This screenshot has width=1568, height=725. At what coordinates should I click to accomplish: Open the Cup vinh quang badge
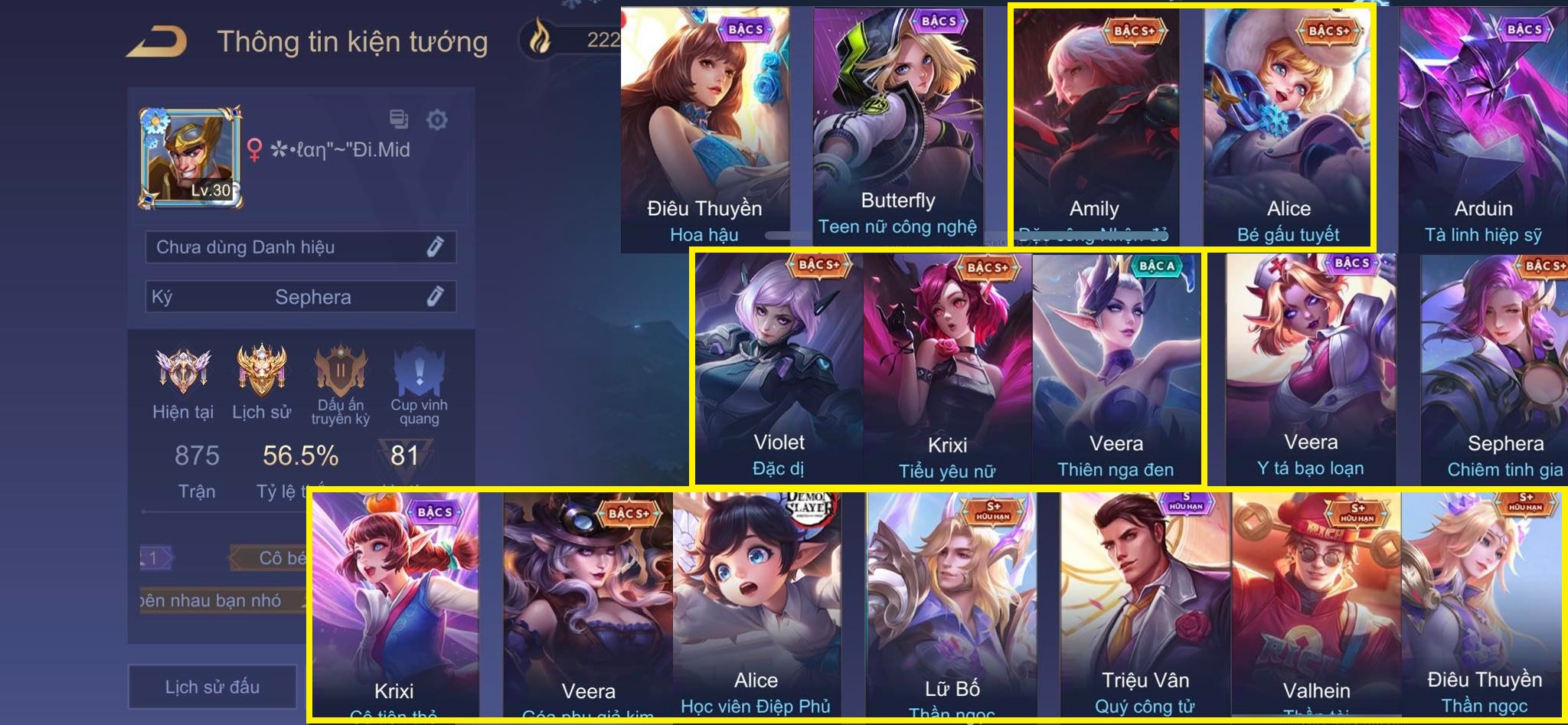coord(419,370)
